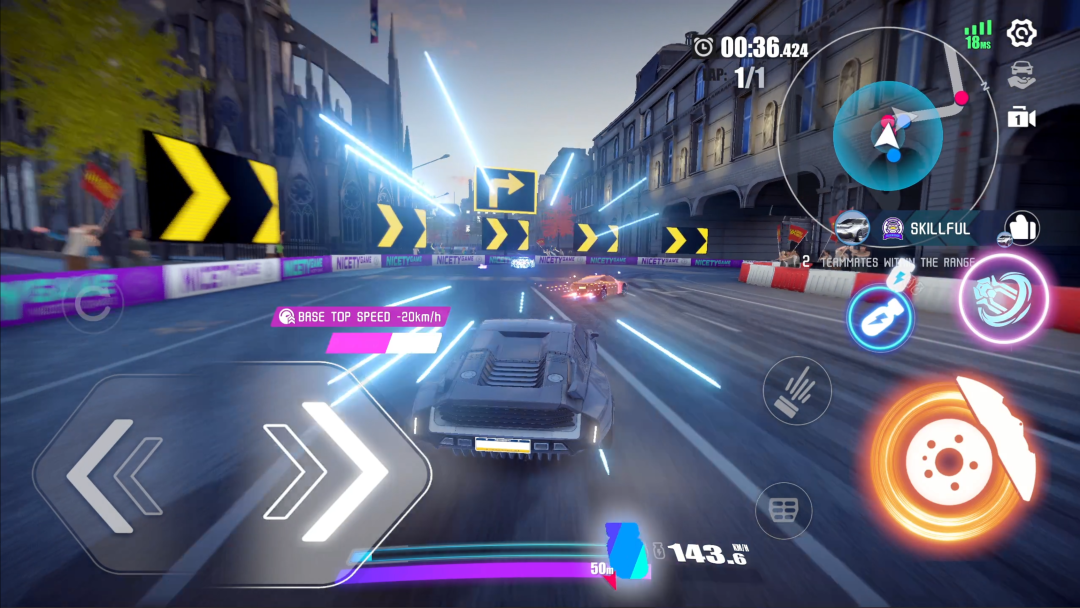Send a thumbs-up to teammate
Viewport: 1080px width, 608px height.
pyautogui.click(x=1022, y=228)
